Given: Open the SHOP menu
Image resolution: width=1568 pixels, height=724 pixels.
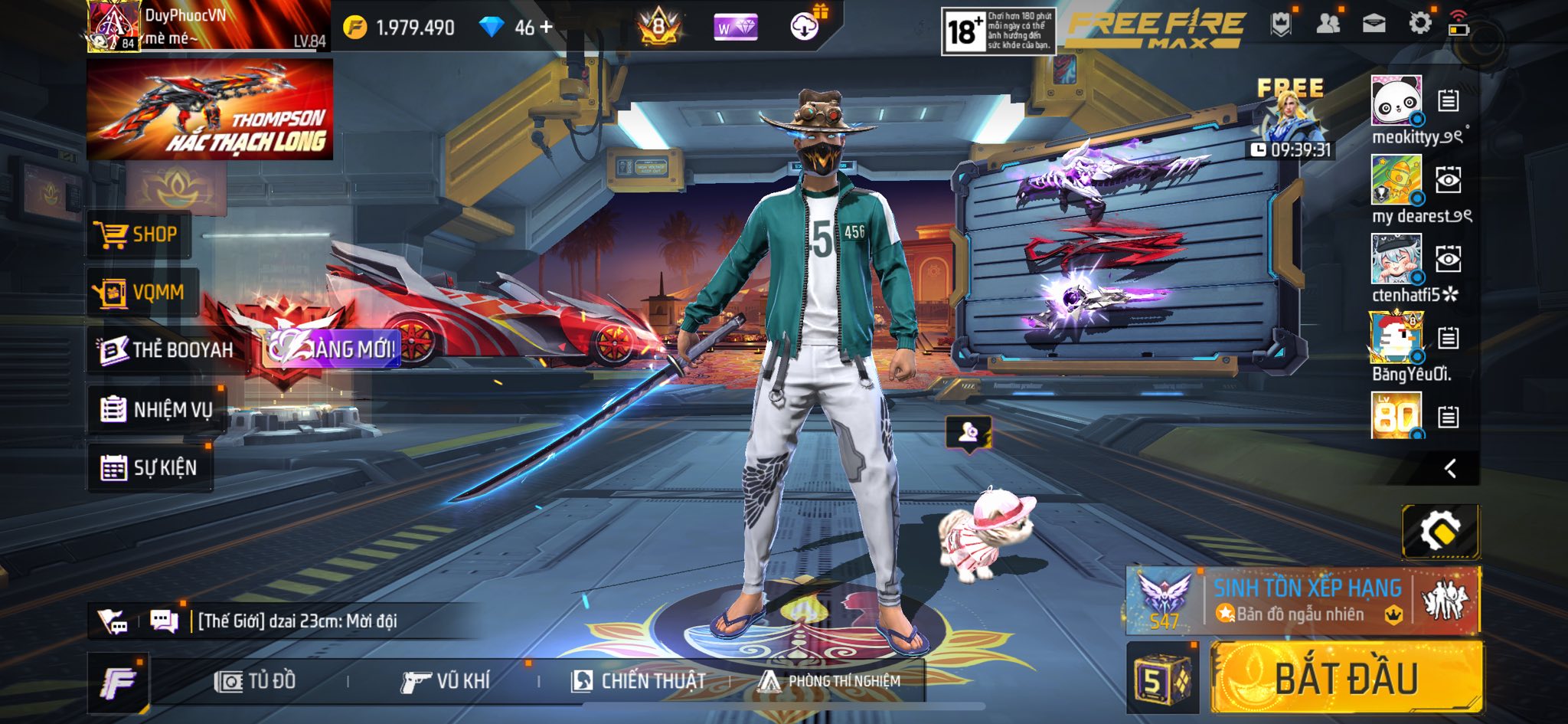Looking at the screenshot, I should (x=138, y=234).
